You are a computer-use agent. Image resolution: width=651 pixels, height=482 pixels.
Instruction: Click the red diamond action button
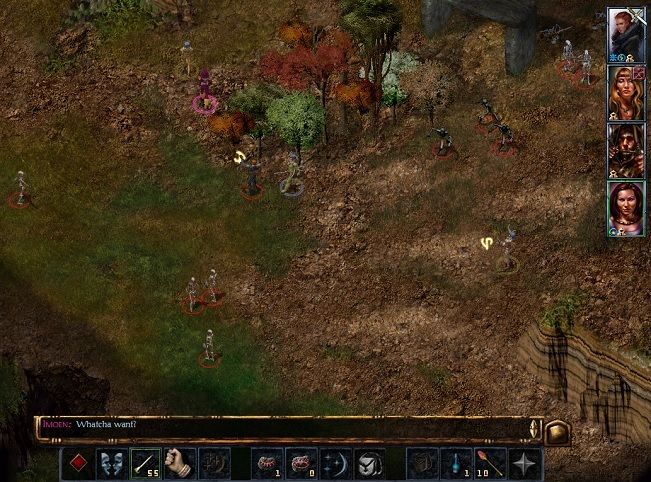pyautogui.click(x=79, y=463)
